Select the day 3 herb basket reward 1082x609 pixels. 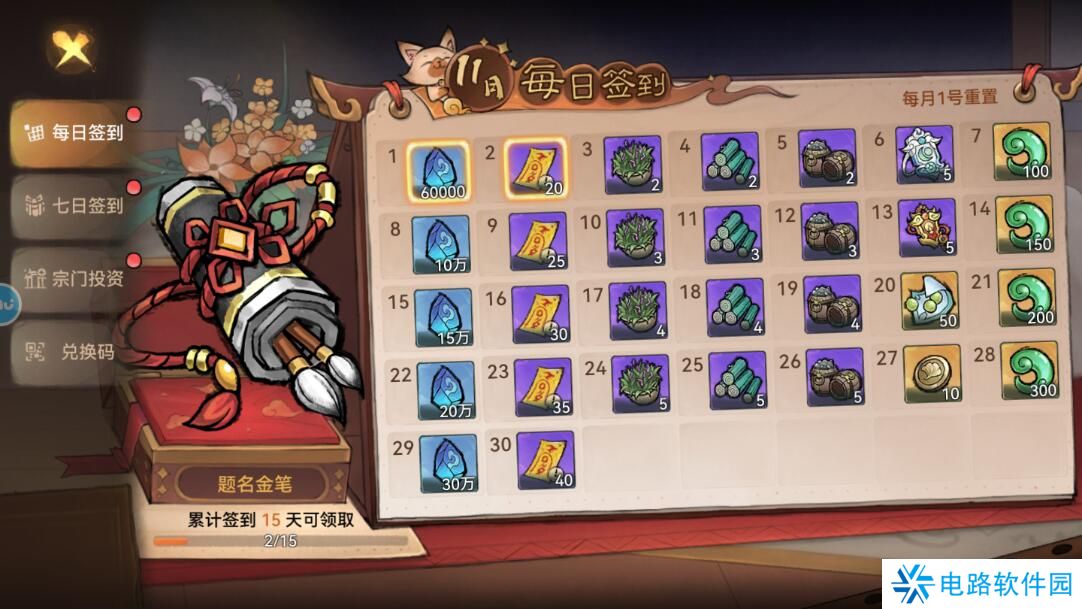633,165
